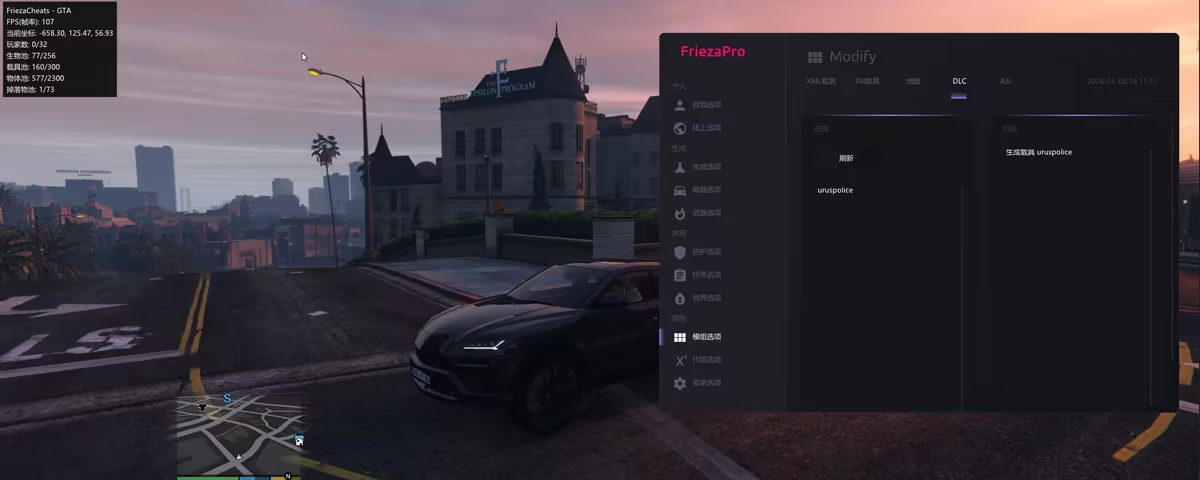Switch to the XML载具 tab
This screenshot has width=1200, height=480.
pyautogui.click(x=821, y=81)
